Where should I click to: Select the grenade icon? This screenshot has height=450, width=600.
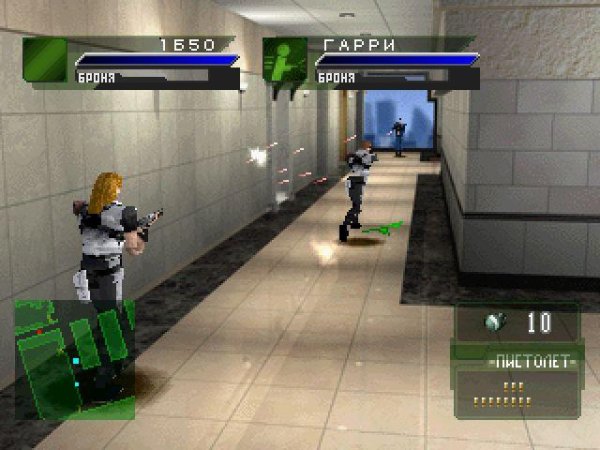[492, 323]
